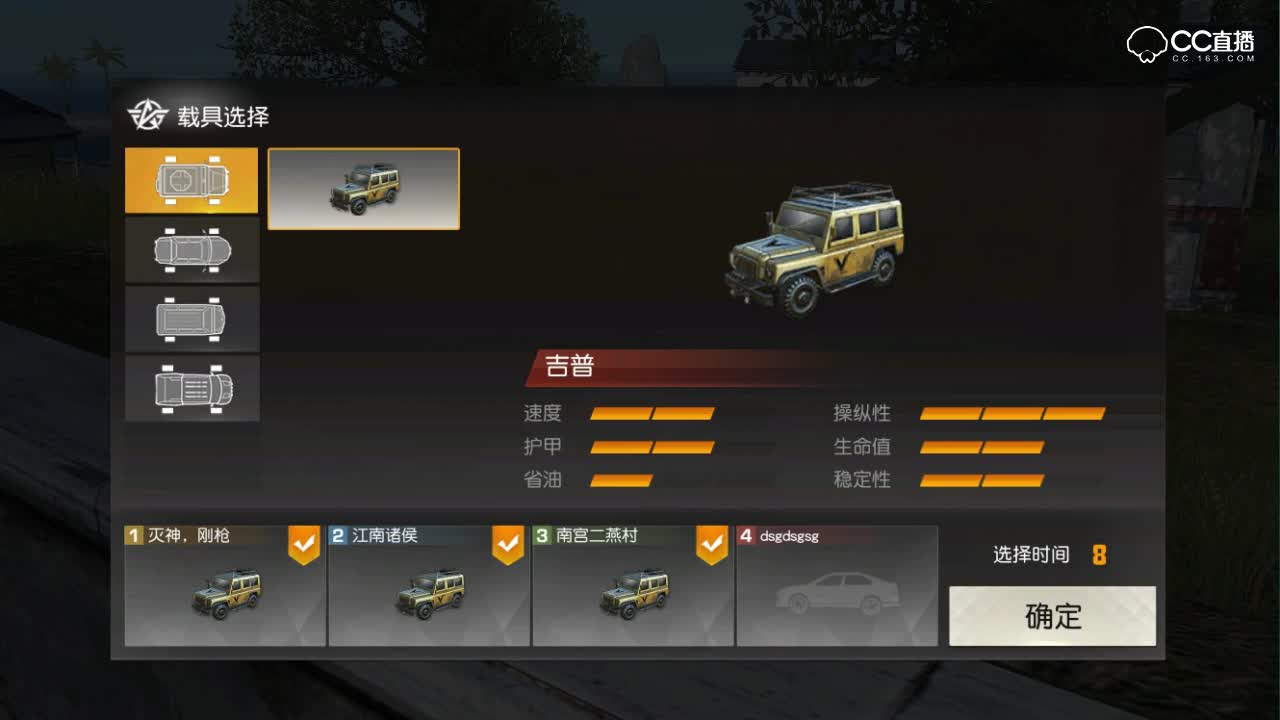Select the gold jeep skin thumbnail
This screenshot has height=720, width=1280.
363,189
